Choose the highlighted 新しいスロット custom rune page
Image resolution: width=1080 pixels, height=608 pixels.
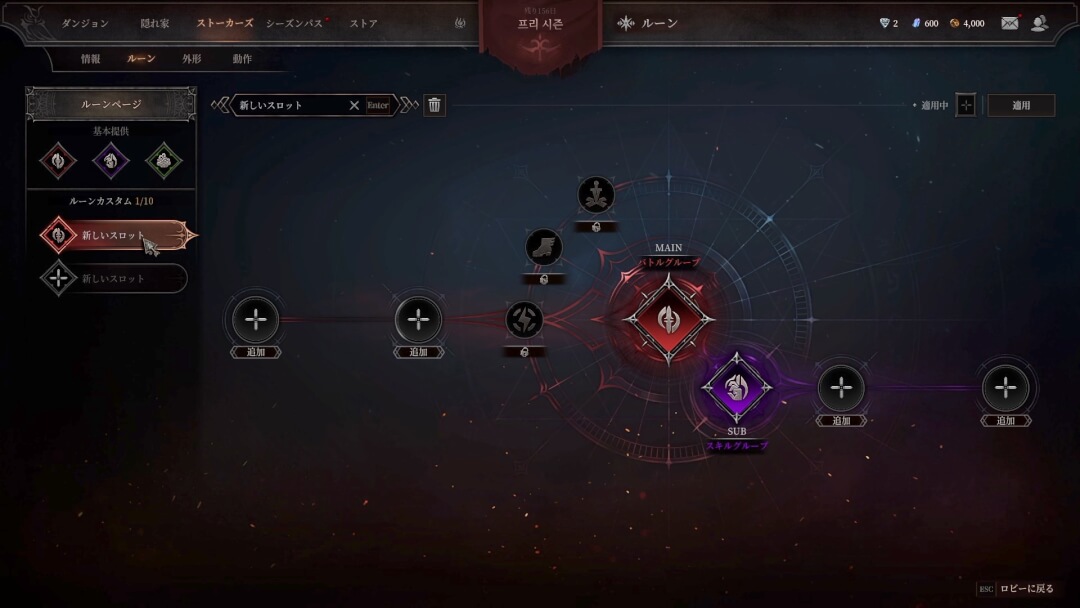[113, 236]
